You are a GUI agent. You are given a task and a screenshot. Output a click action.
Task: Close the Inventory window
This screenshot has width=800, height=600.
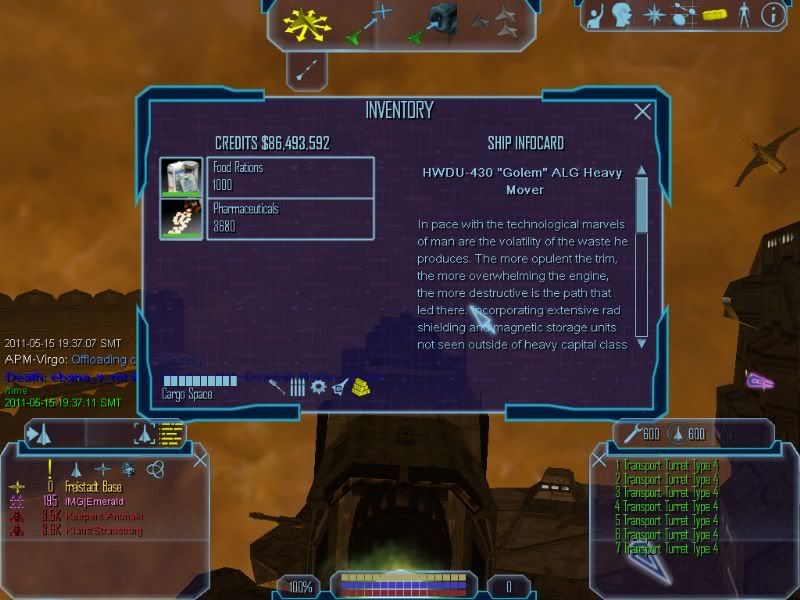(642, 112)
